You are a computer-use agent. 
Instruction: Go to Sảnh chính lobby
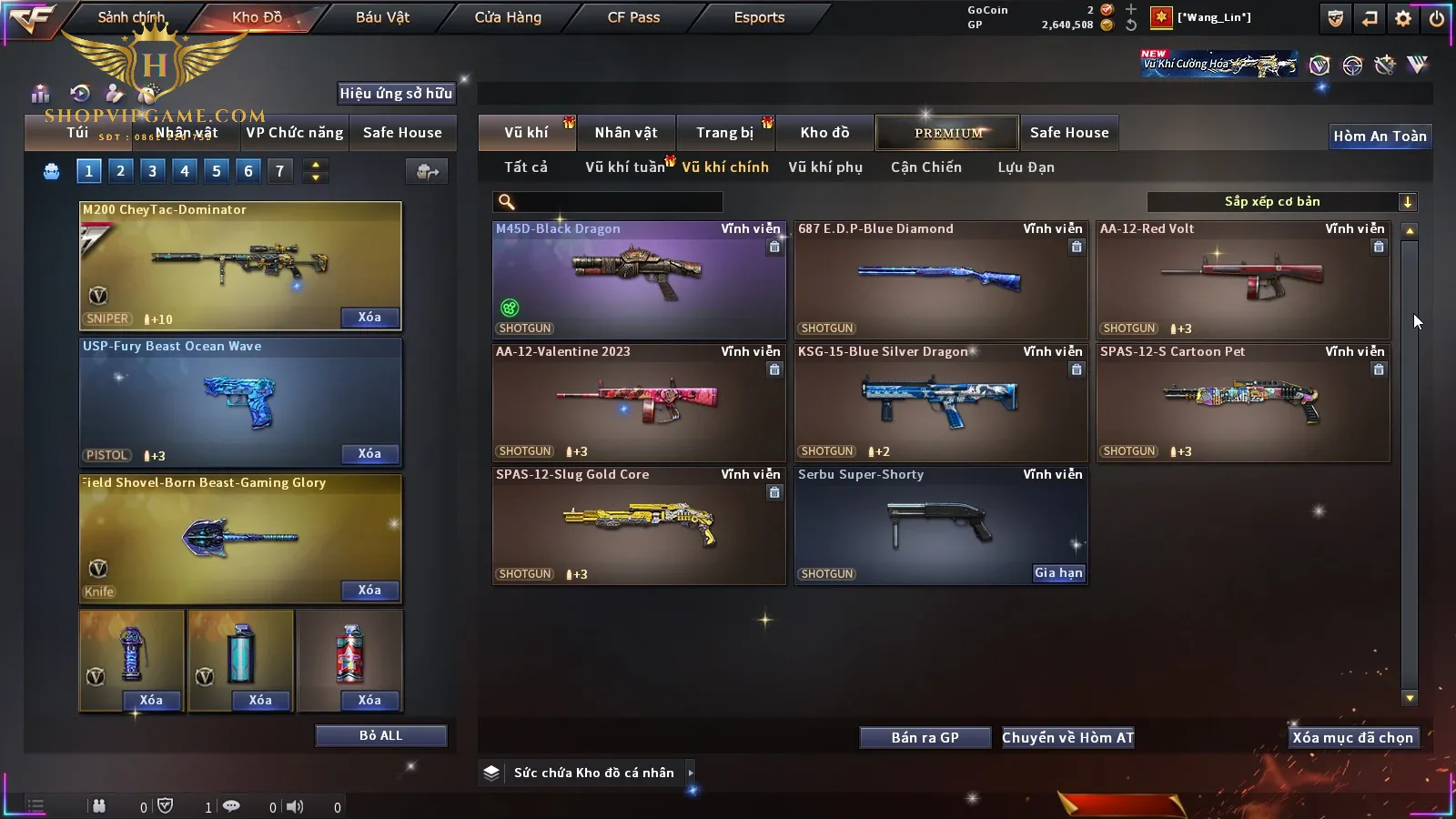(x=131, y=17)
